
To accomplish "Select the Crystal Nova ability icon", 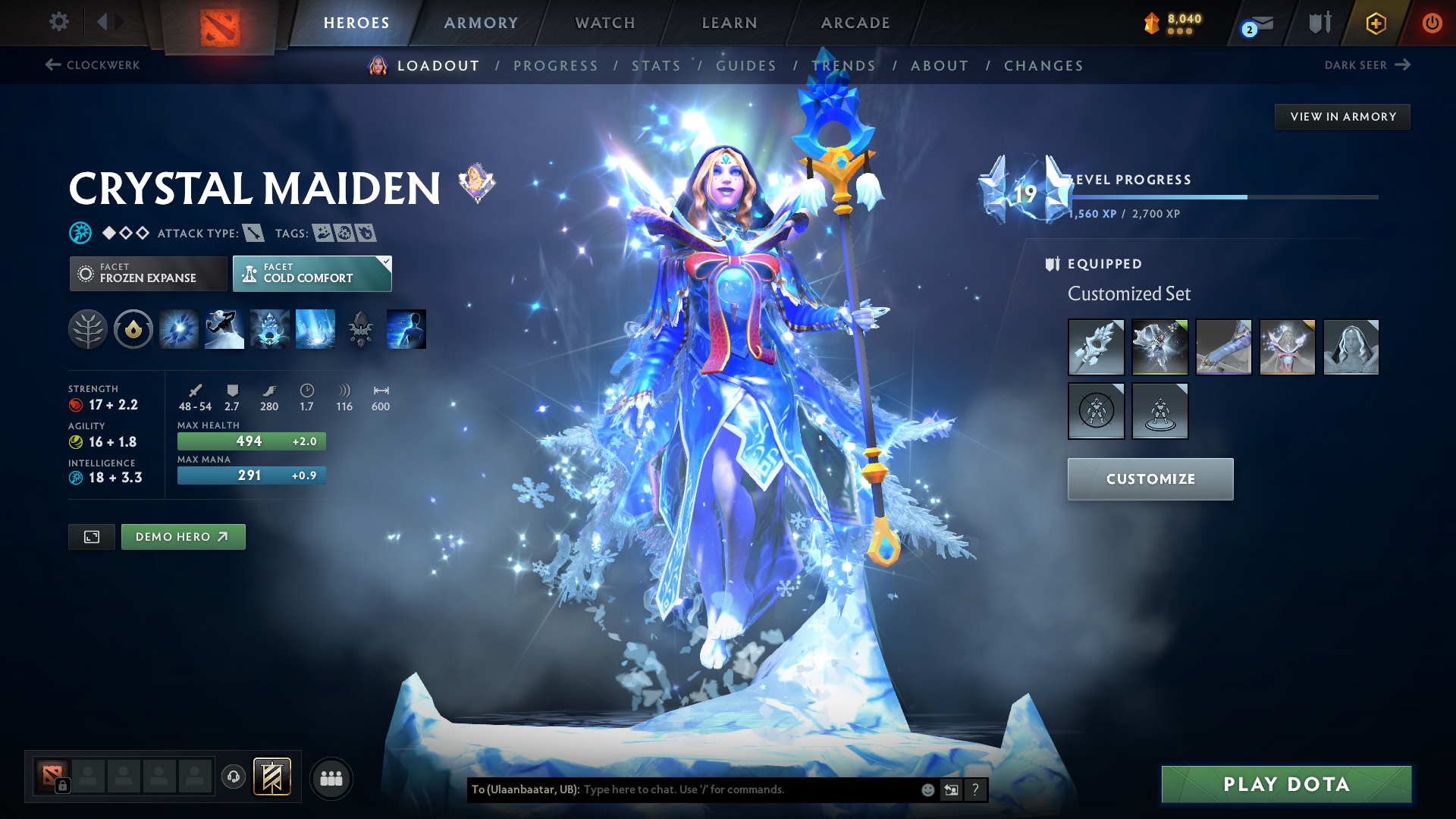I will coord(178,328).
